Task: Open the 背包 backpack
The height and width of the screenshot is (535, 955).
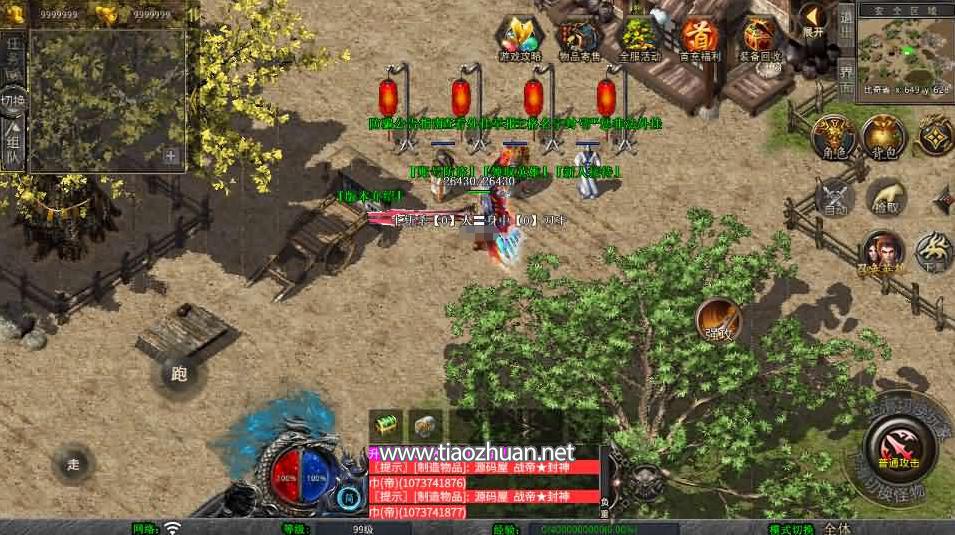Action: [883, 135]
